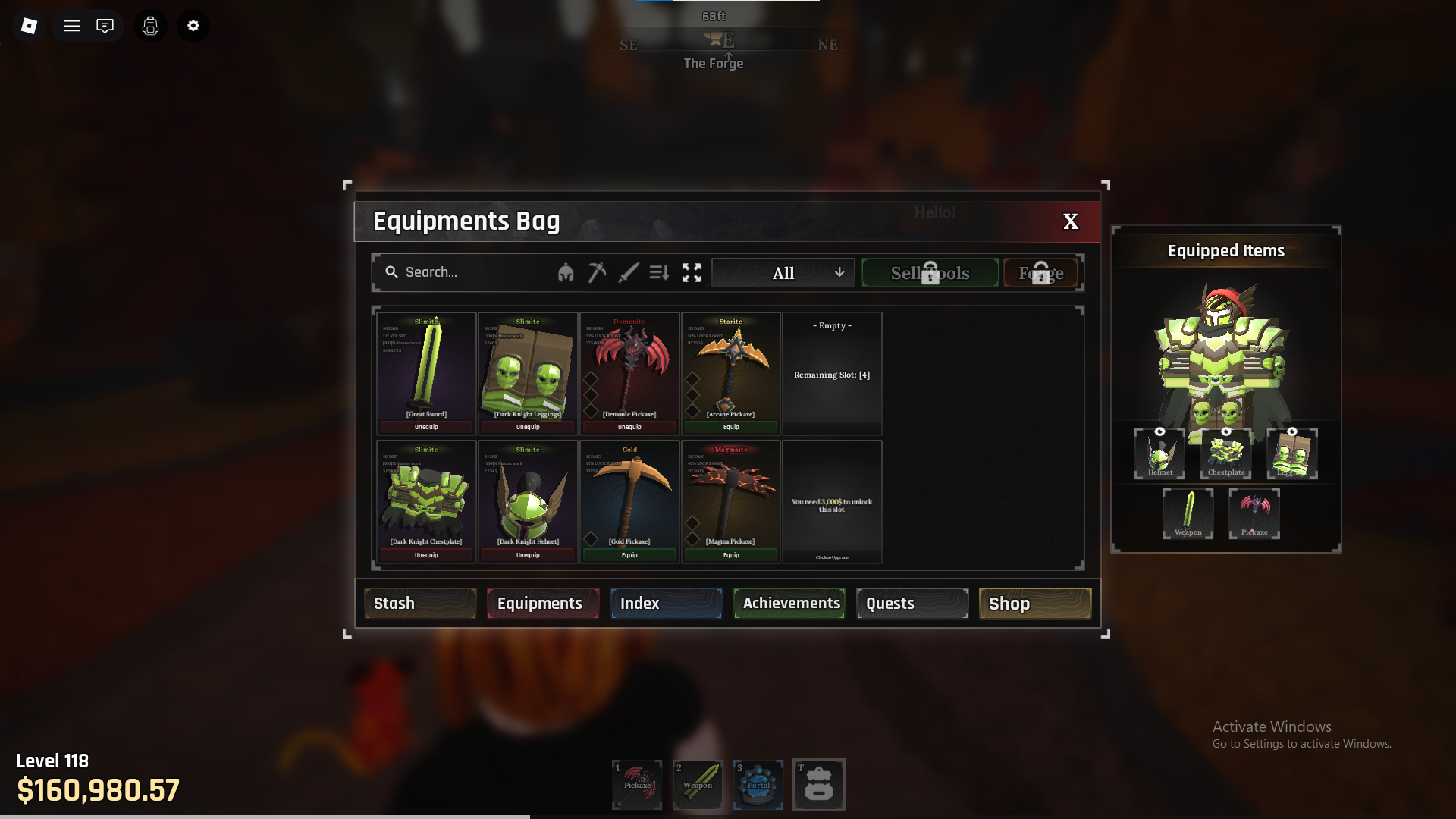Screen dimensions: 1456x819
Task: Close the Equipments Bag window
Action: (x=1070, y=221)
